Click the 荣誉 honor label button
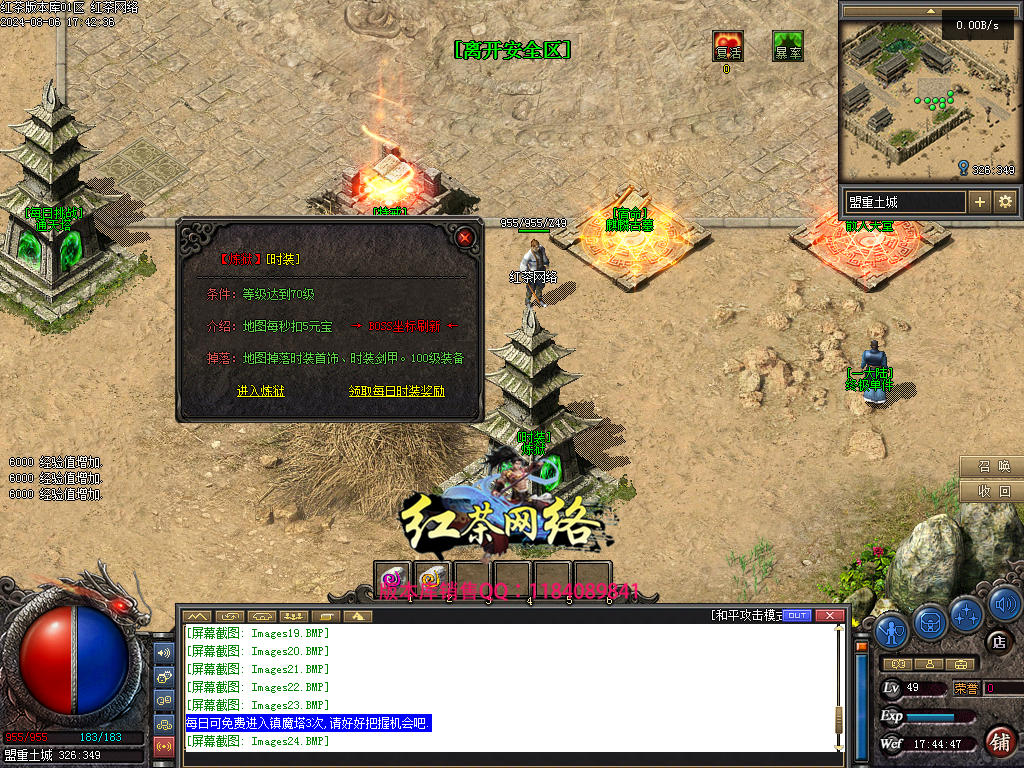Viewport: 1024px width, 768px height. point(966,688)
